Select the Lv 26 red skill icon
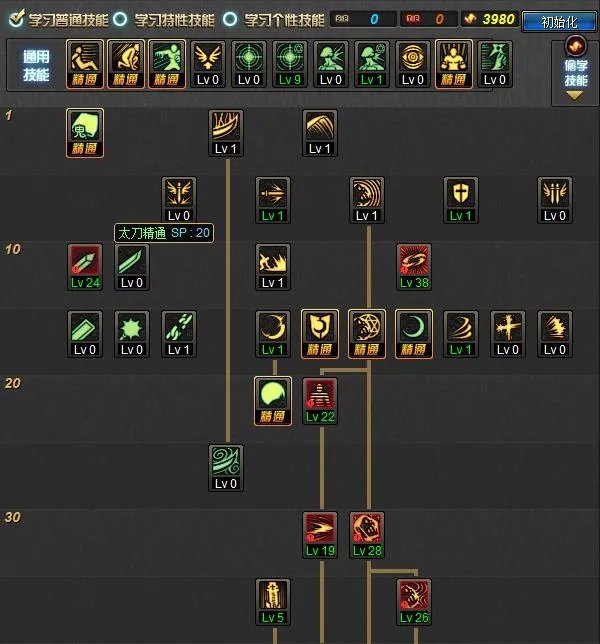This screenshot has width=600, height=644. point(413,596)
